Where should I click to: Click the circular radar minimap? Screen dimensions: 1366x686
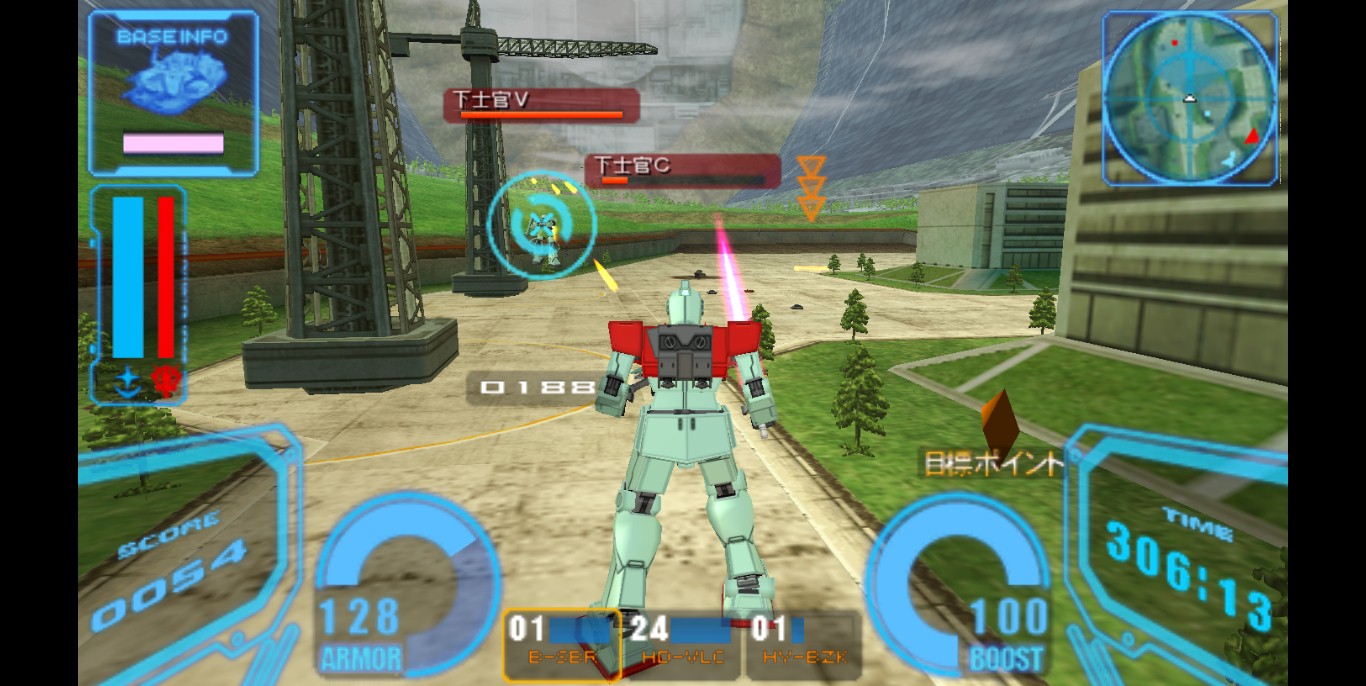pos(1190,98)
